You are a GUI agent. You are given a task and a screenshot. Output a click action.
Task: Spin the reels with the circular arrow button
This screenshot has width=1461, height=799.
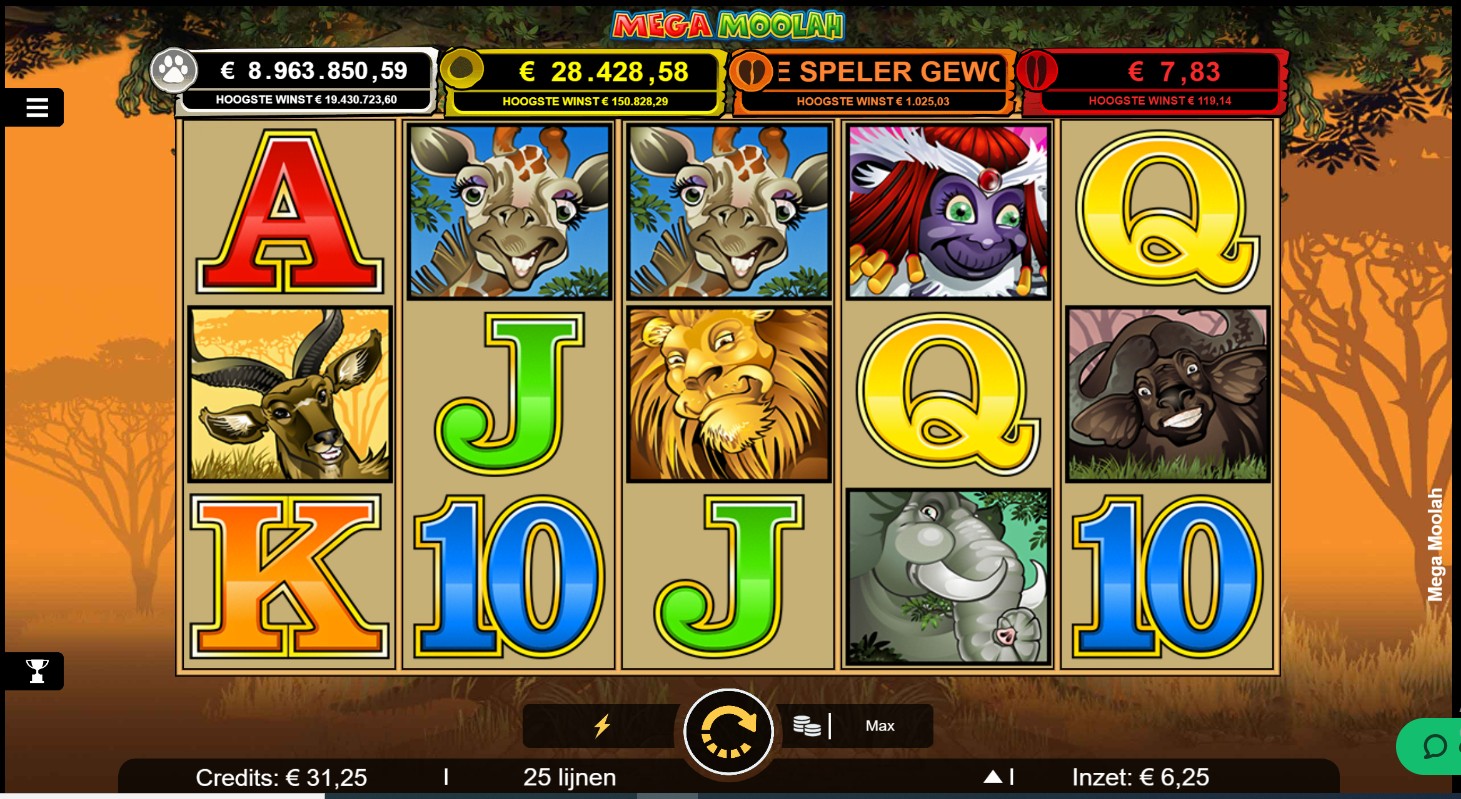point(728,731)
